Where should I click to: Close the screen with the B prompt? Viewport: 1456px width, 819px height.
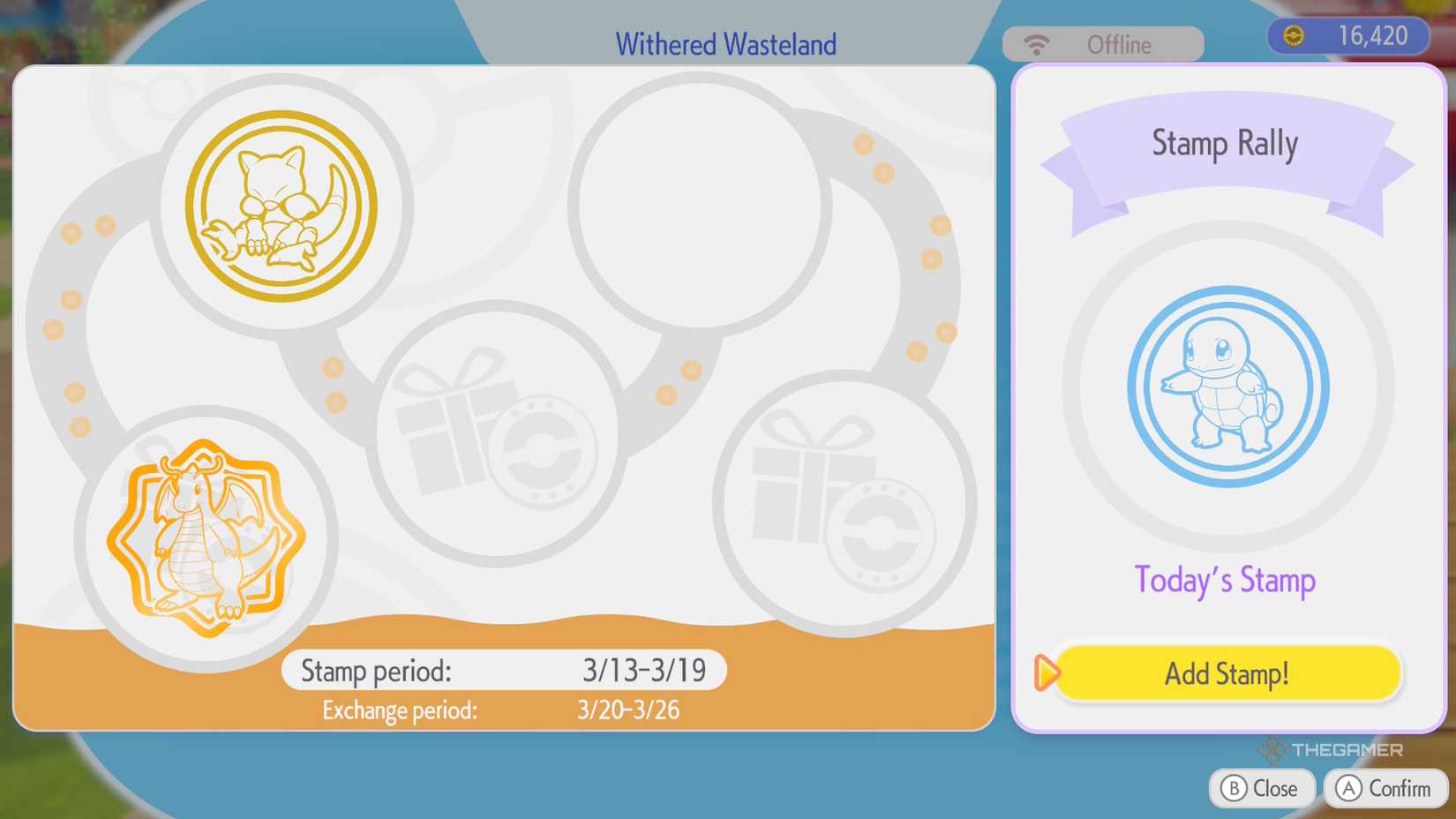[1262, 788]
